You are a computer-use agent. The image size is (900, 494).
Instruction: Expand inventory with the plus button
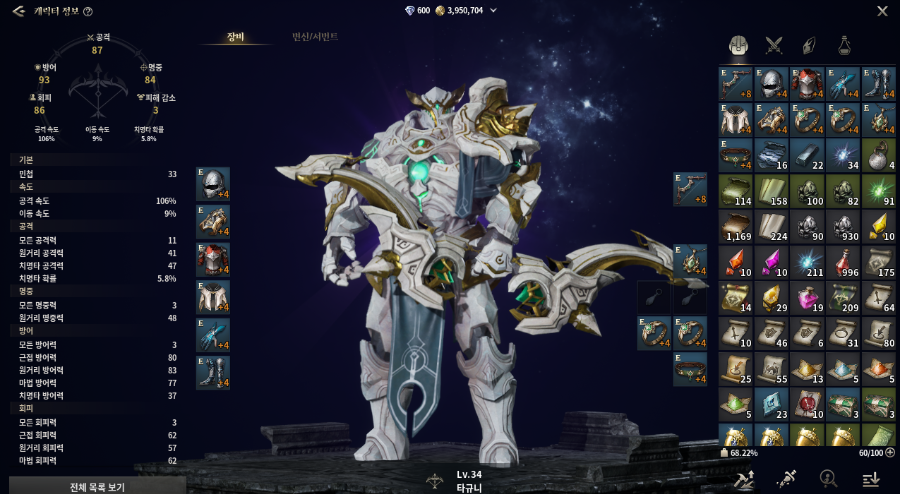[x=890, y=452]
